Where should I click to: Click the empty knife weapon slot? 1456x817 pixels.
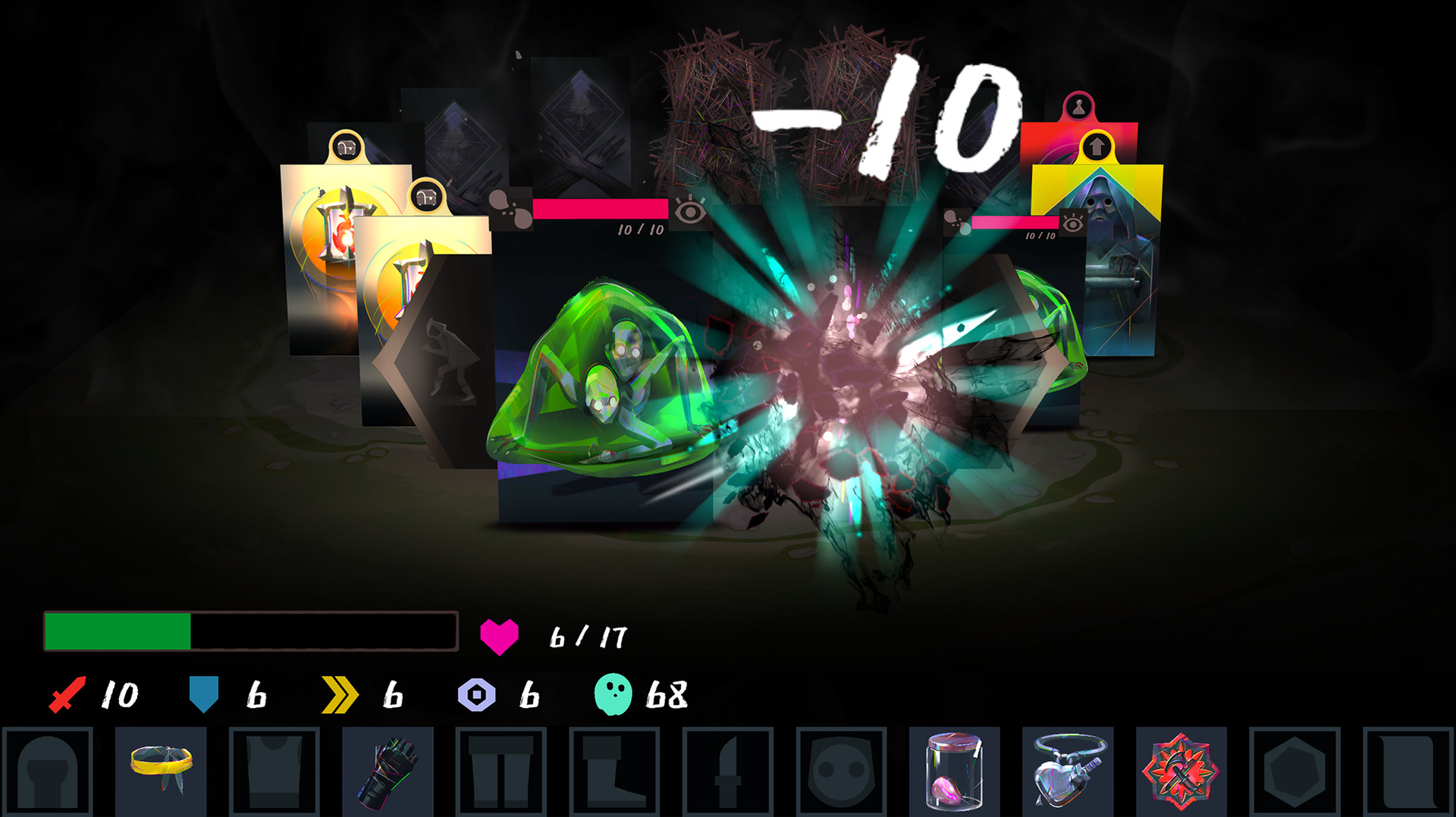728,773
